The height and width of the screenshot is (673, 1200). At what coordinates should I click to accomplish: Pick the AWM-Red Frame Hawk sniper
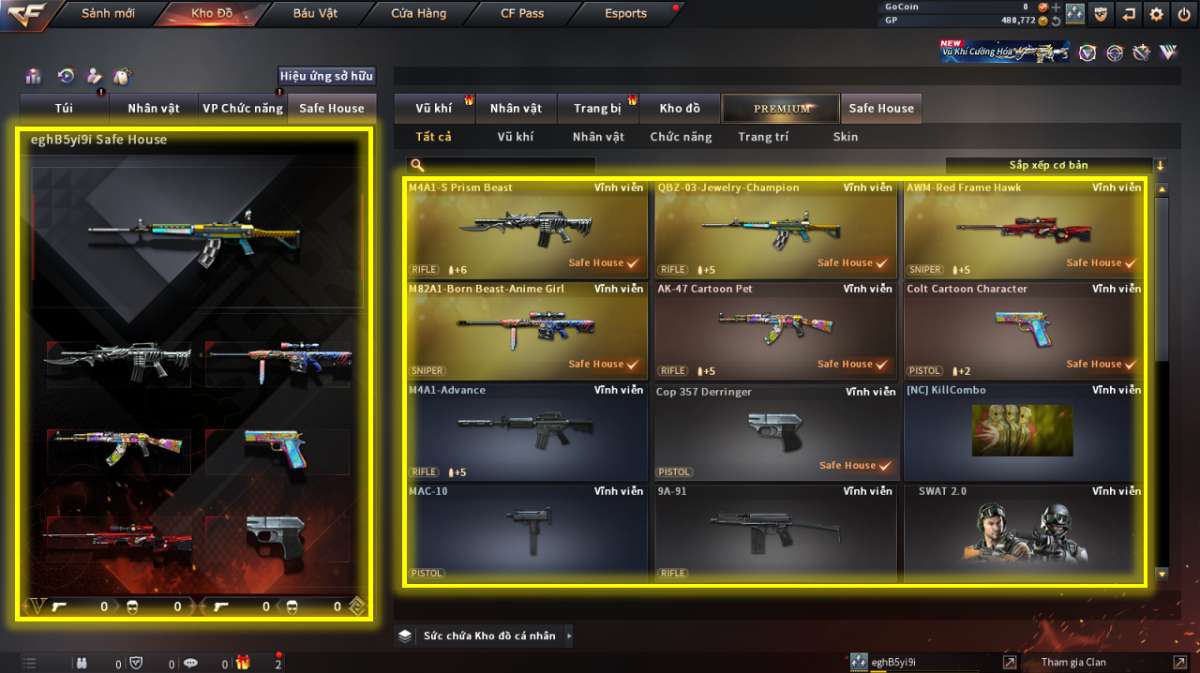[x=1024, y=229]
